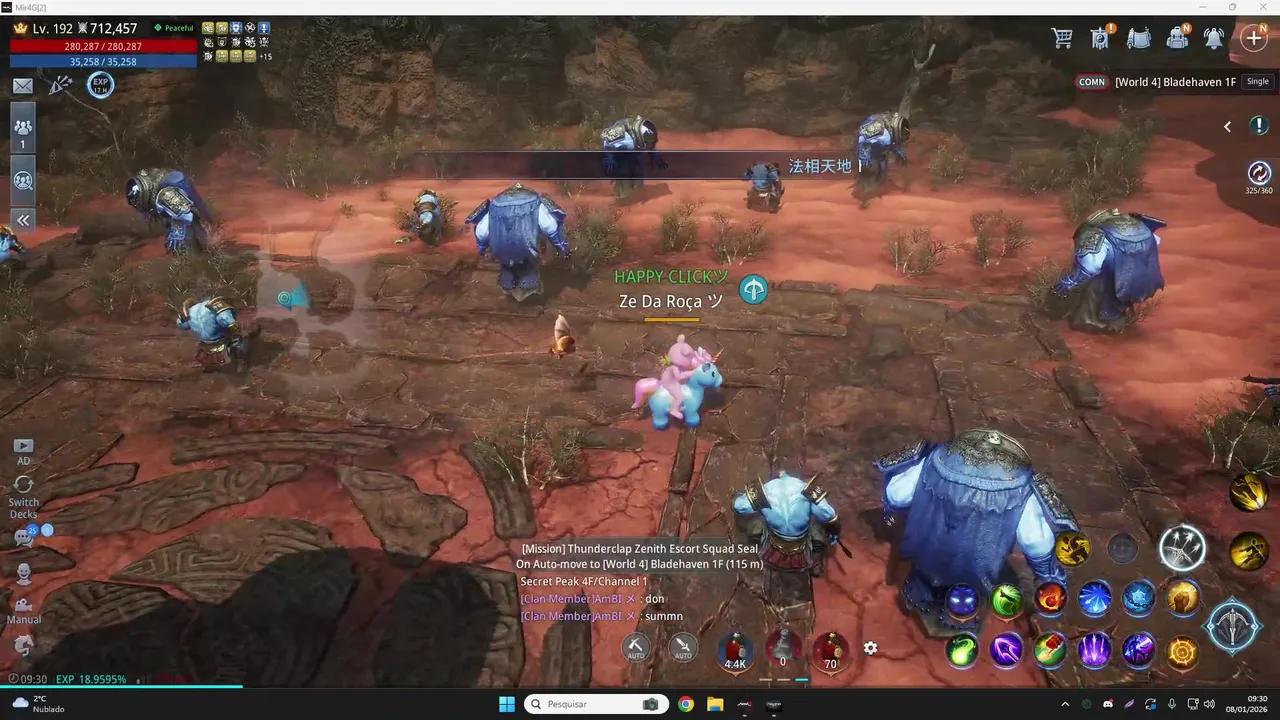Toggle the left AUTO combat button
This screenshot has height=720, width=1280.
(x=636, y=648)
